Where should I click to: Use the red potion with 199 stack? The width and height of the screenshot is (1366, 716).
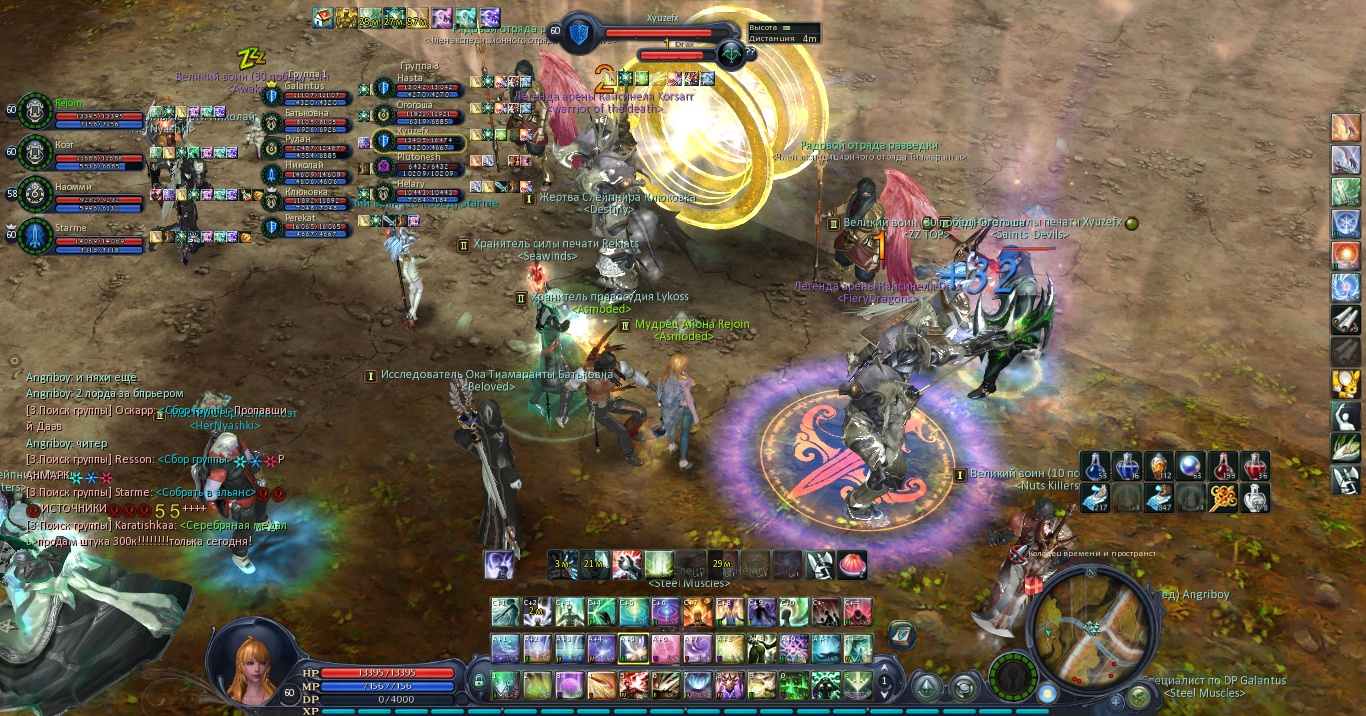pyautogui.click(x=1224, y=466)
